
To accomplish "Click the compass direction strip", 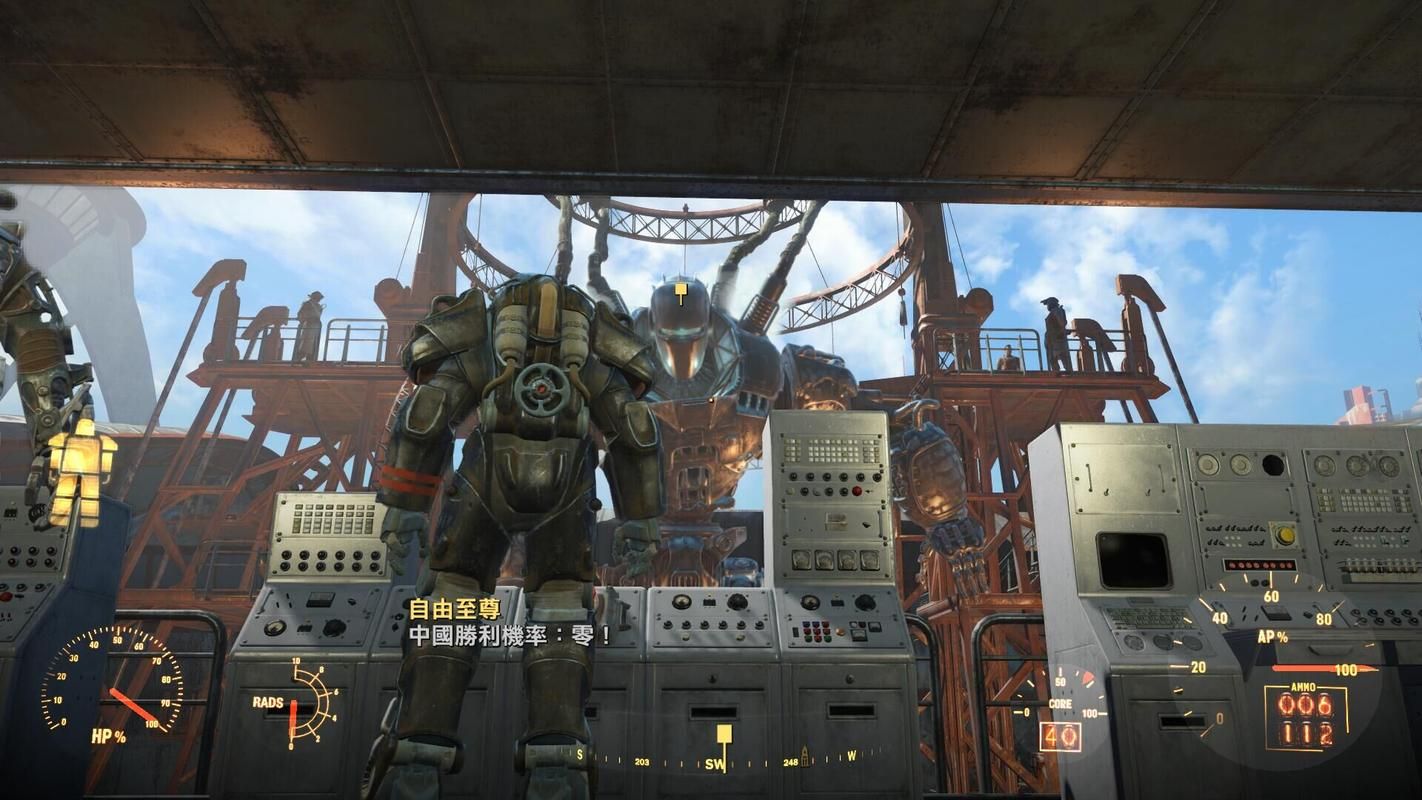I will (712, 761).
